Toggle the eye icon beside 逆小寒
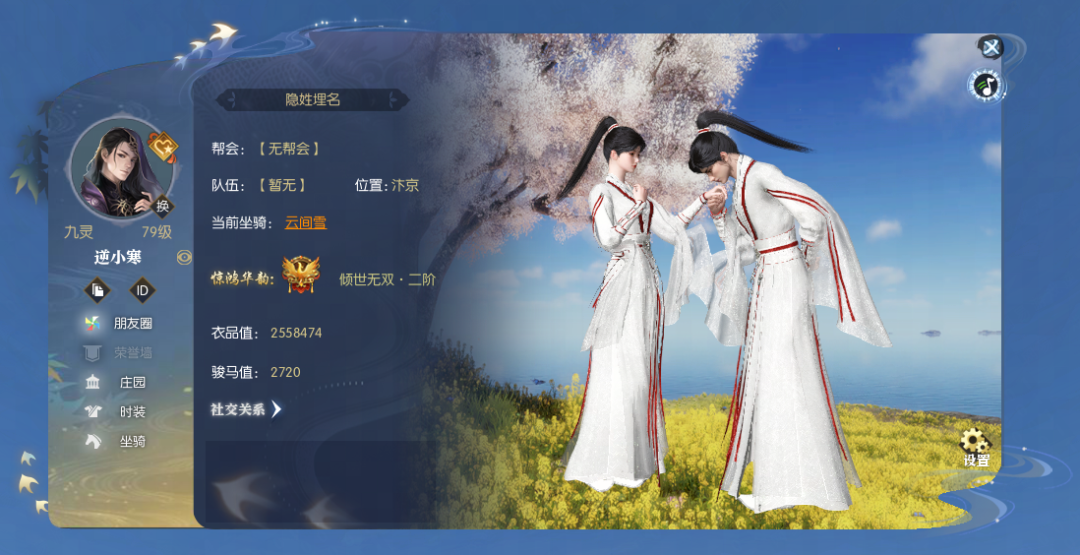The height and width of the screenshot is (555, 1080). click(x=184, y=257)
